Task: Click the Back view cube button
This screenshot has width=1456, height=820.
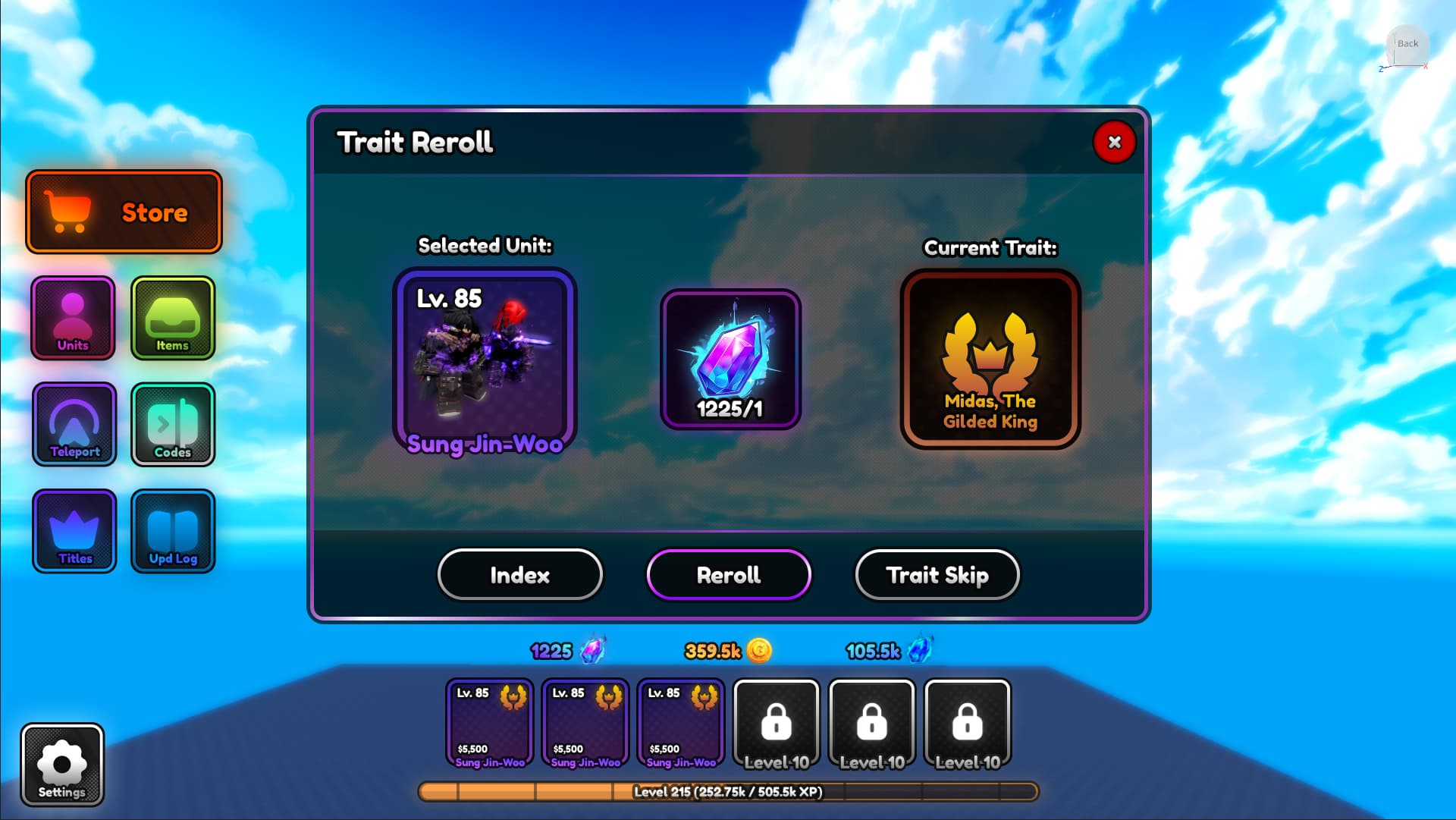Action: click(1407, 44)
